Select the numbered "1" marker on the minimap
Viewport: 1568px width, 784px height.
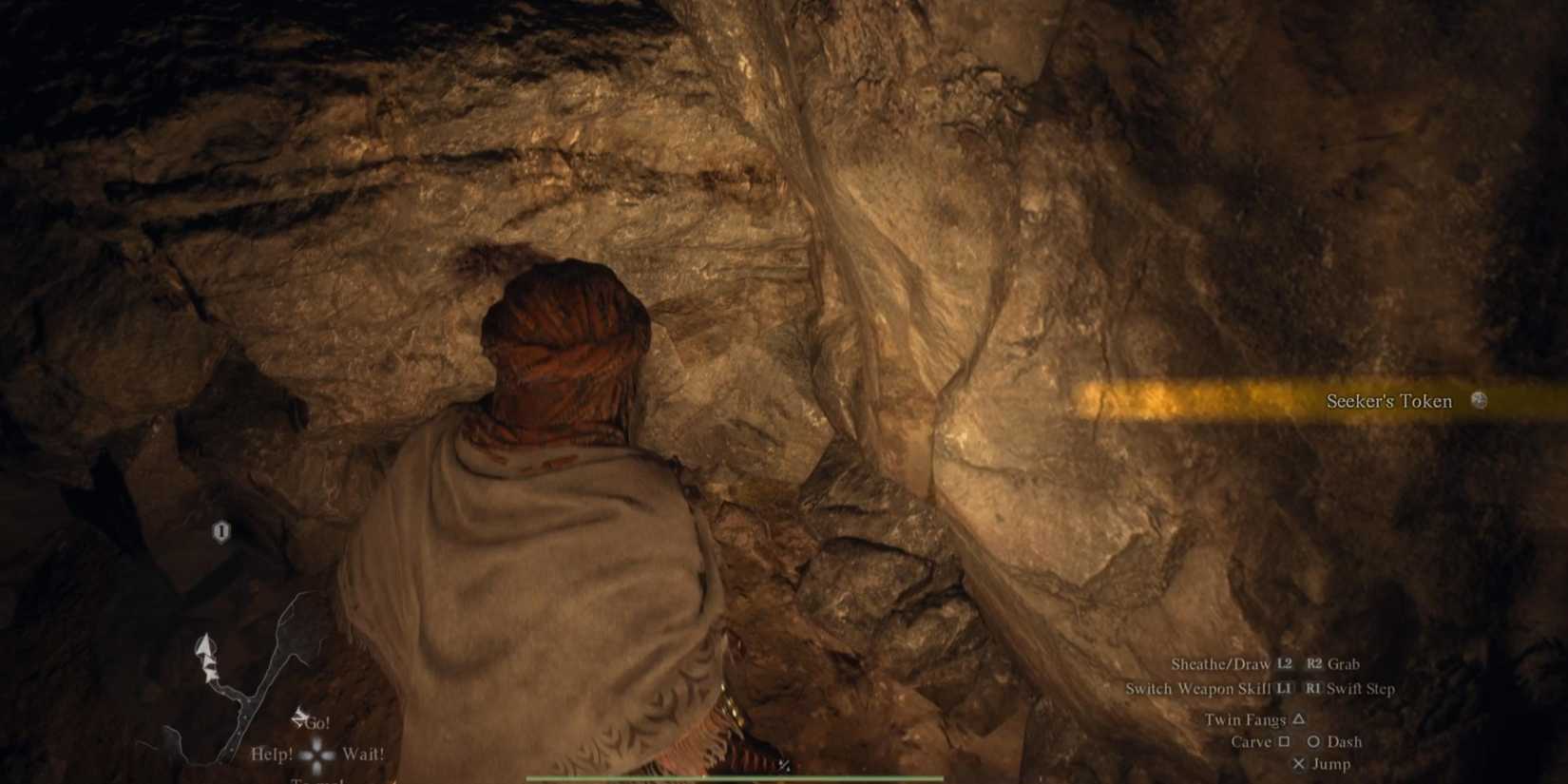220,530
